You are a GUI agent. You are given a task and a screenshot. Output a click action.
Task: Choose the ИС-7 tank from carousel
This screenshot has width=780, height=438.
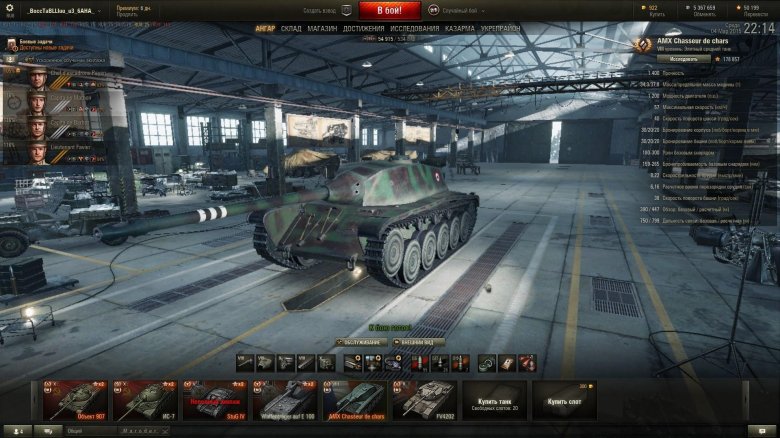145,399
